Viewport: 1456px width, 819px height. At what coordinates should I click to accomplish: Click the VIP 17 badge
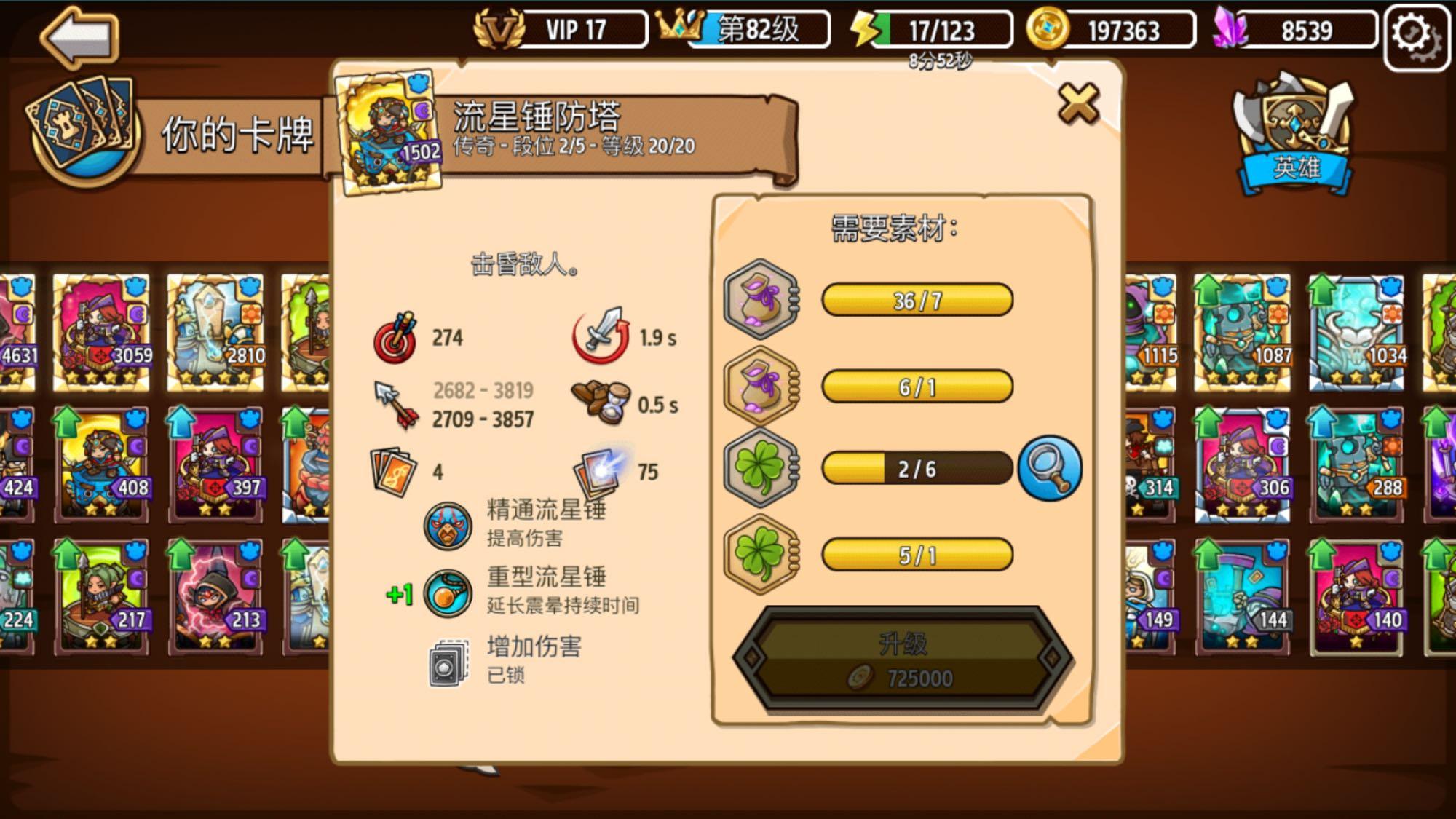pyautogui.click(x=561, y=29)
